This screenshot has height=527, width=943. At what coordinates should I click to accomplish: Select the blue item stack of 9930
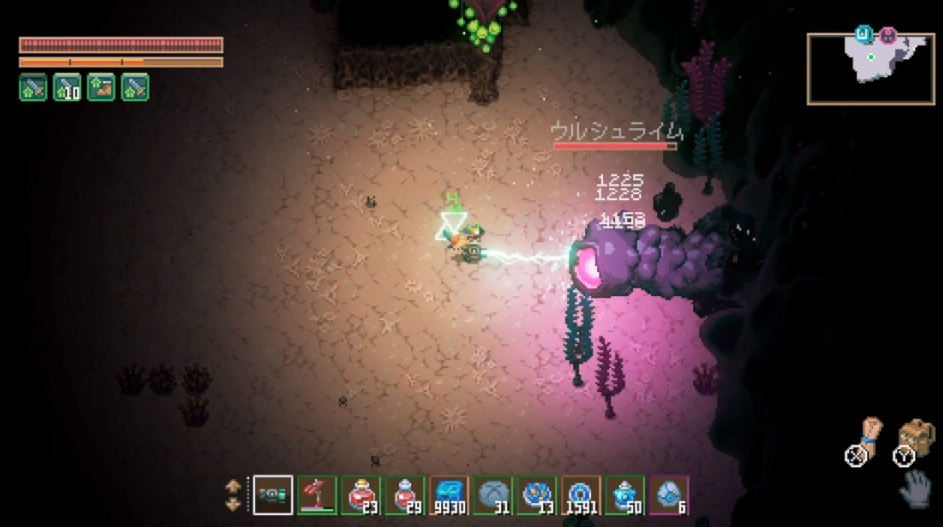pyautogui.click(x=449, y=494)
